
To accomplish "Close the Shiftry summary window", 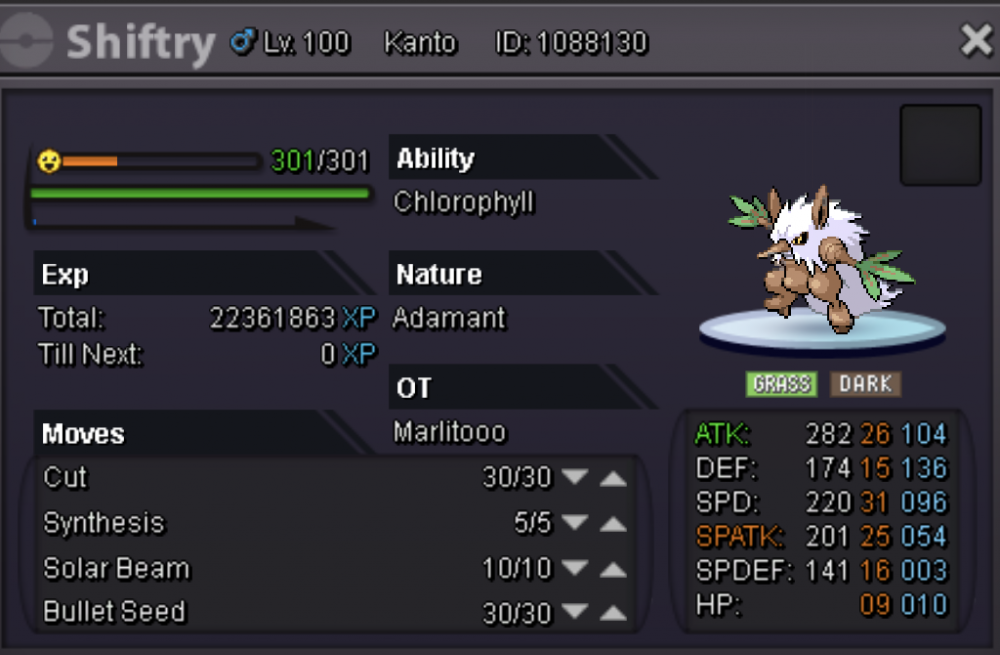I will click(975, 41).
